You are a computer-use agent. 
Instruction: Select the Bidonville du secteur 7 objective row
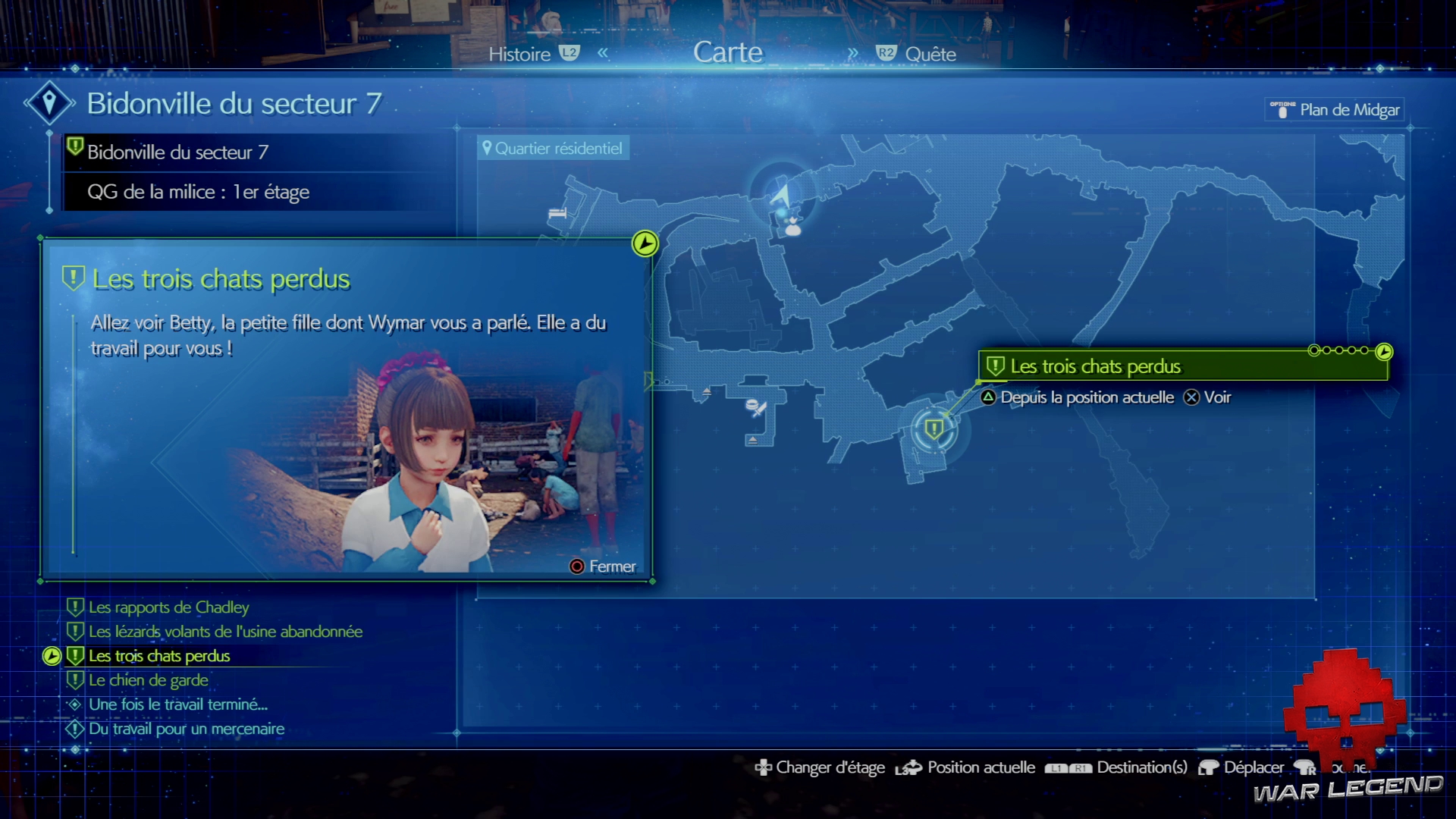[177, 152]
